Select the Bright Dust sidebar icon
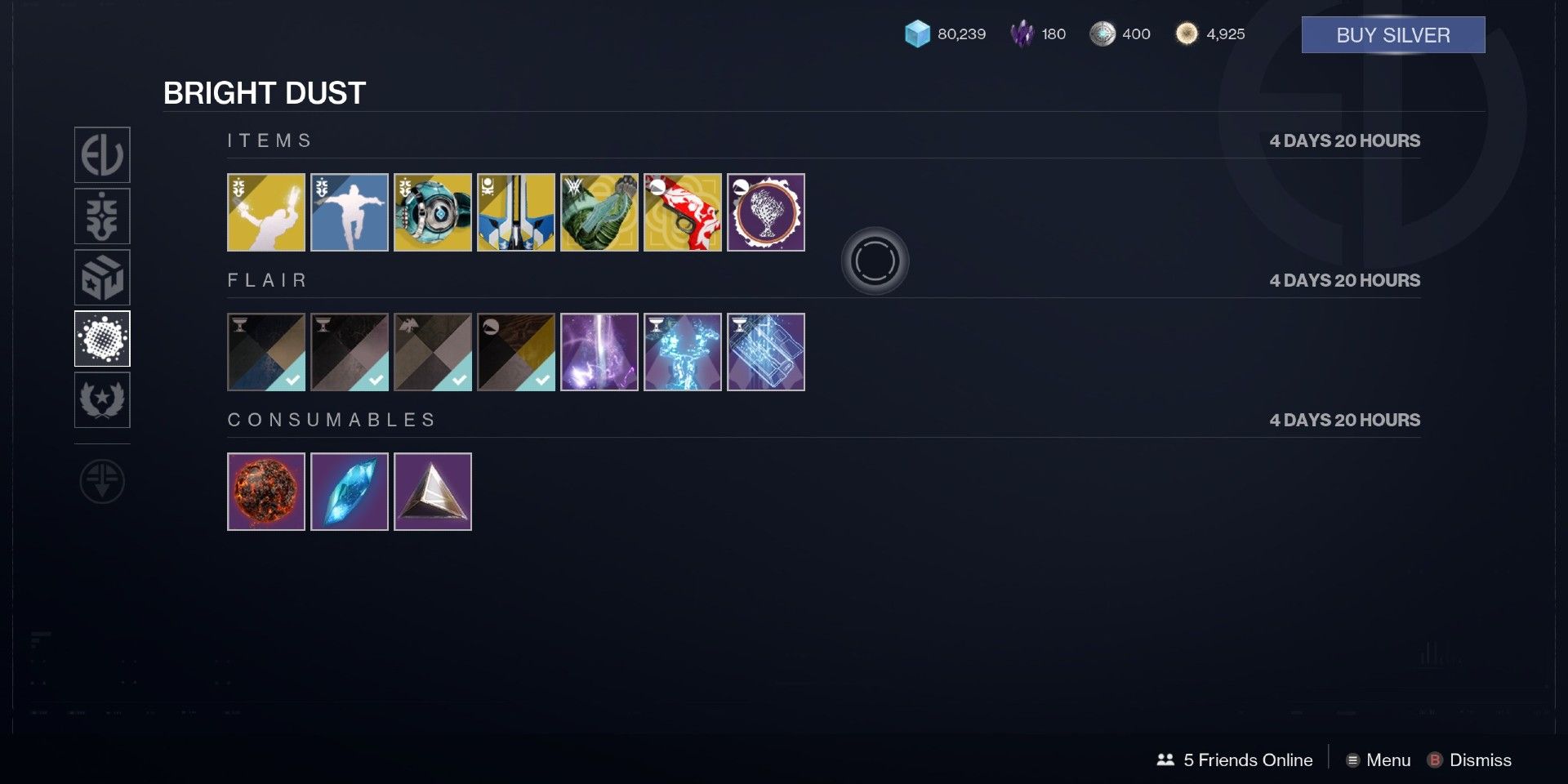Viewport: 1568px width, 784px height. click(x=103, y=339)
